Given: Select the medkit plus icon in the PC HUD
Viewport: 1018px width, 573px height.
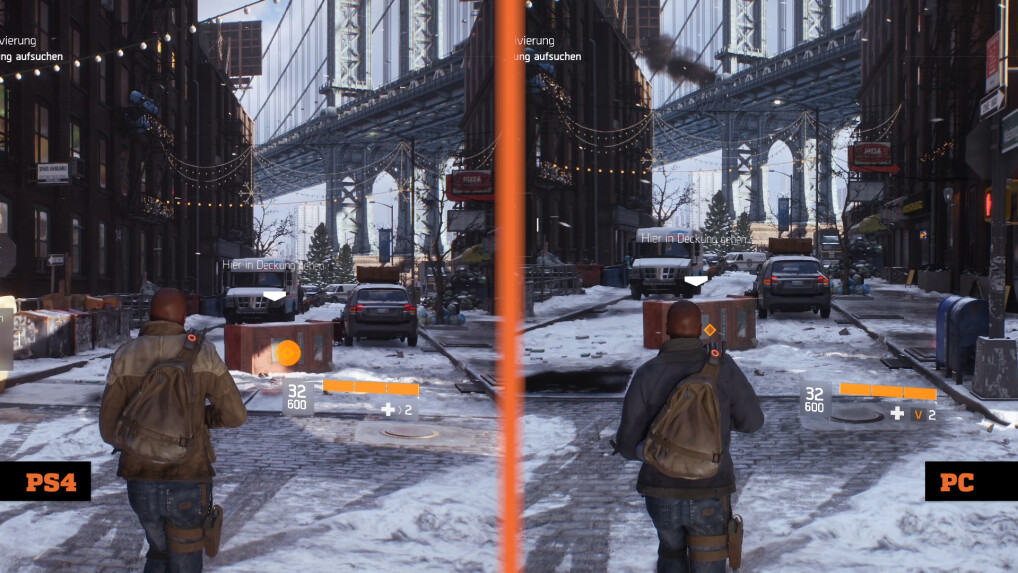Looking at the screenshot, I should point(897,413).
